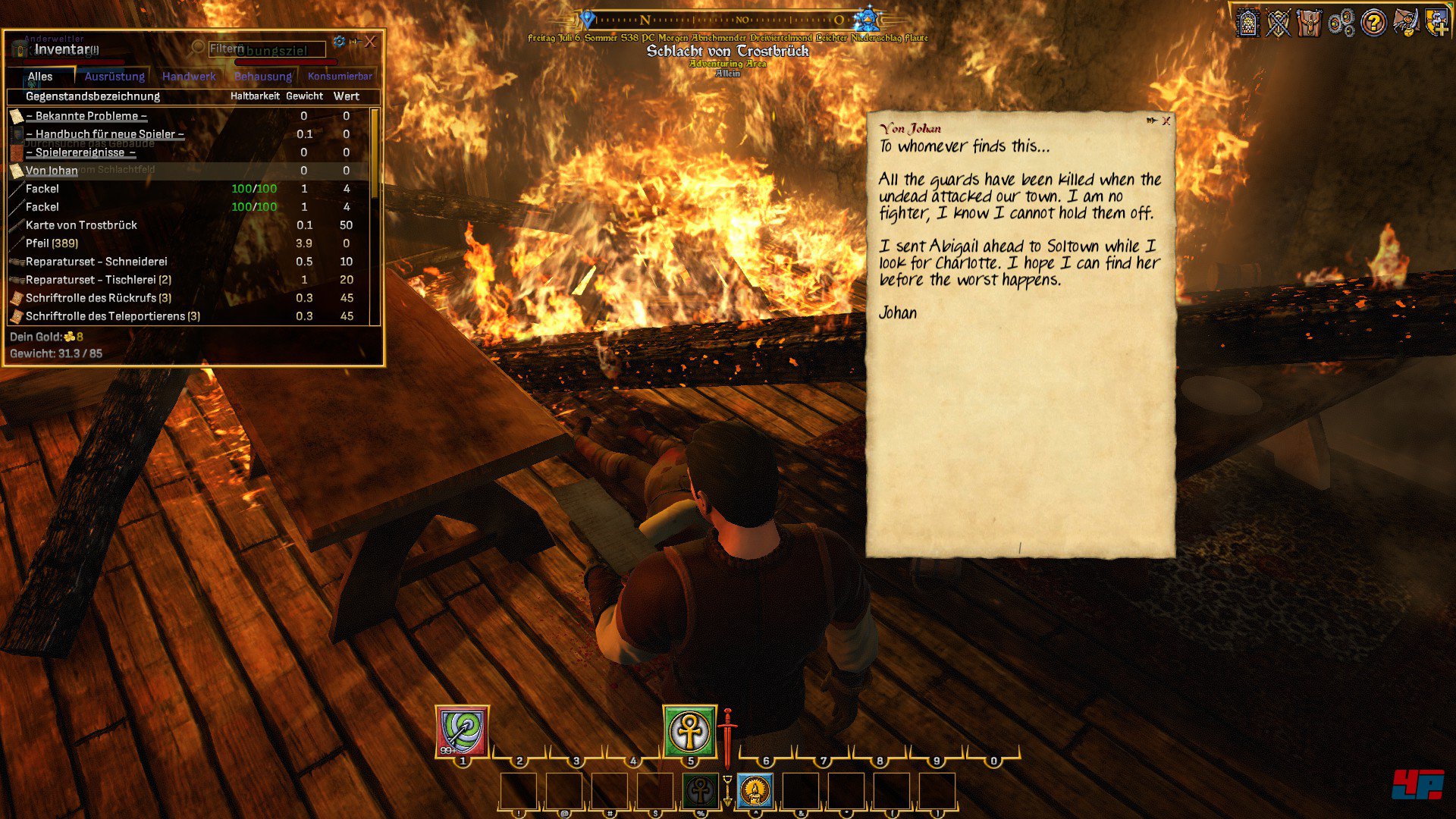
Task: Close the Inventar window
Action: click(370, 42)
